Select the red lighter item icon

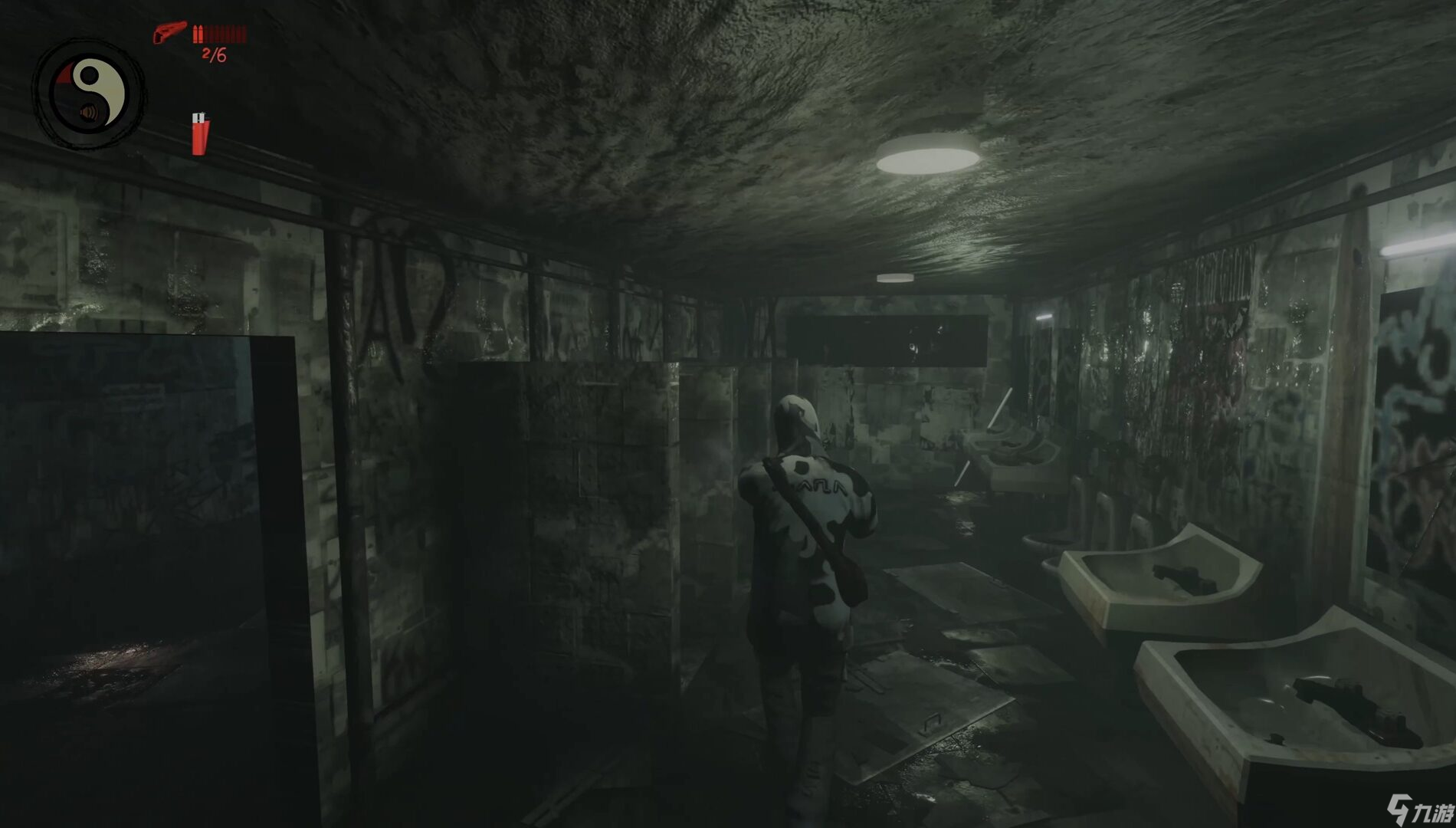click(x=199, y=133)
